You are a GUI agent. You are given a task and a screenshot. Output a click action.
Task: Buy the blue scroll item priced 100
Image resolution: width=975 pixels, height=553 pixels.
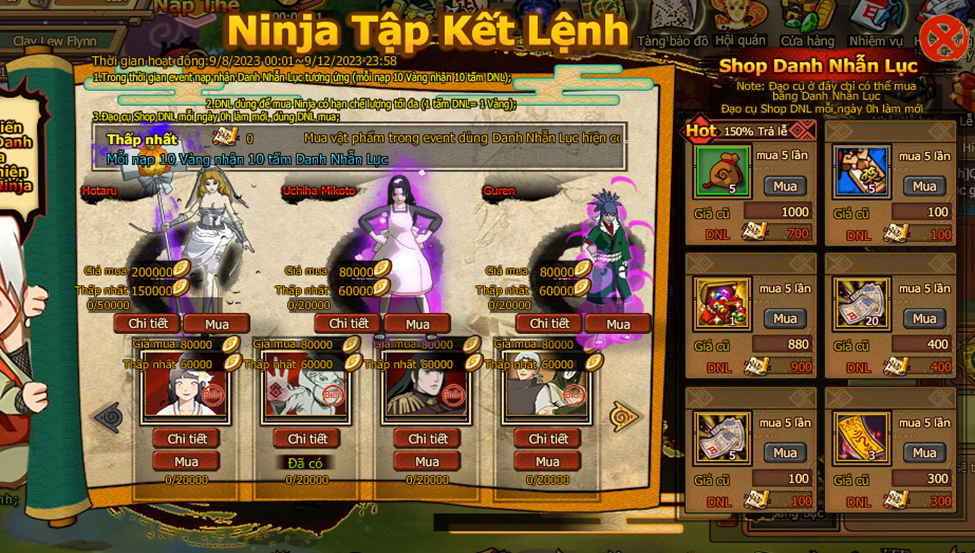pyautogui.click(x=924, y=186)
